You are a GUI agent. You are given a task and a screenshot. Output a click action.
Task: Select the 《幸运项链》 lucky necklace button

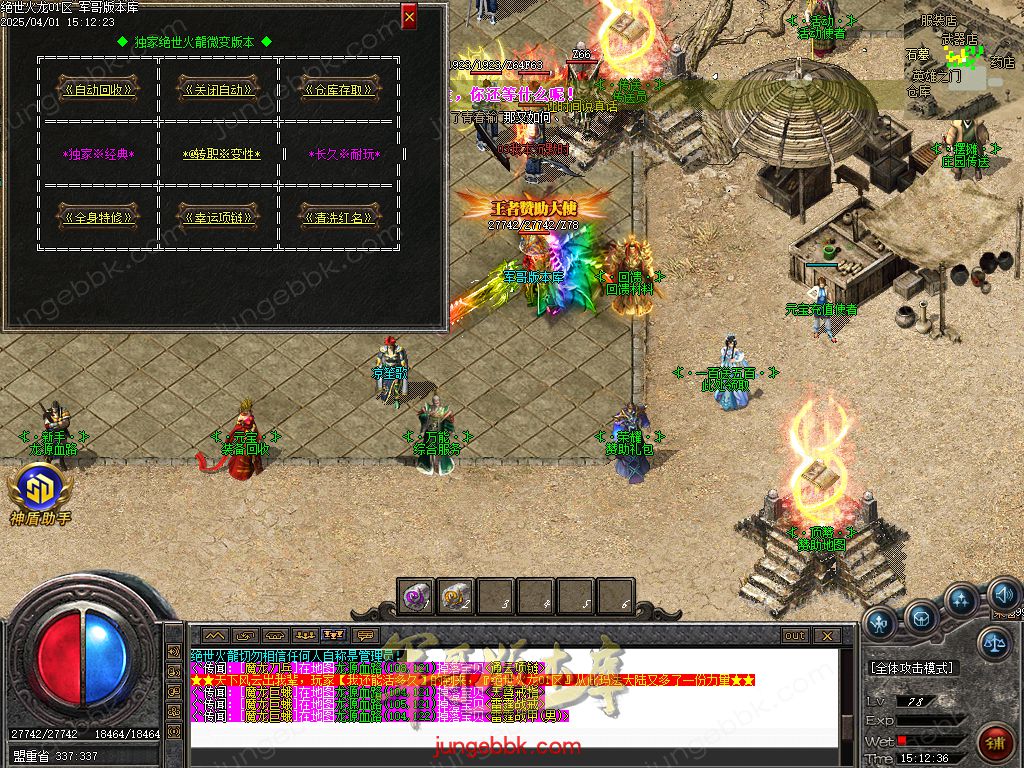[218, 216]
